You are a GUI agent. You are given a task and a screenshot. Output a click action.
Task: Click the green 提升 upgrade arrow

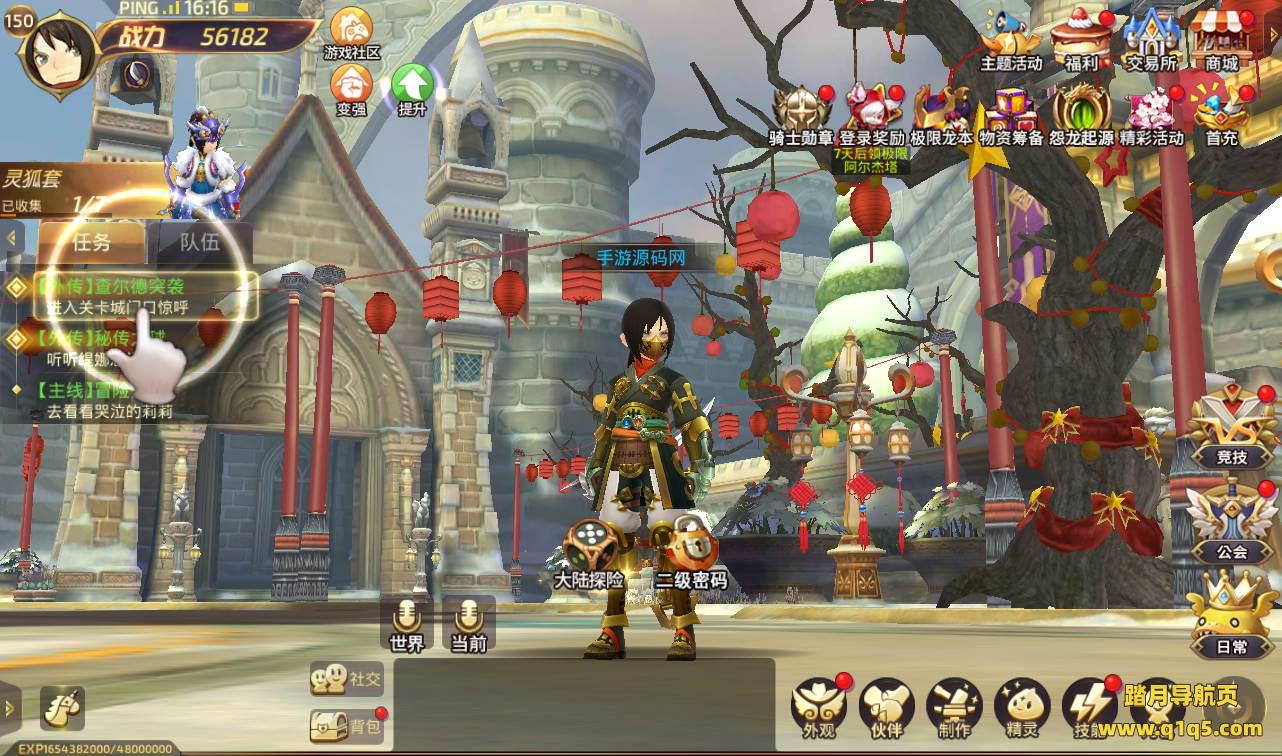point(411,86)
